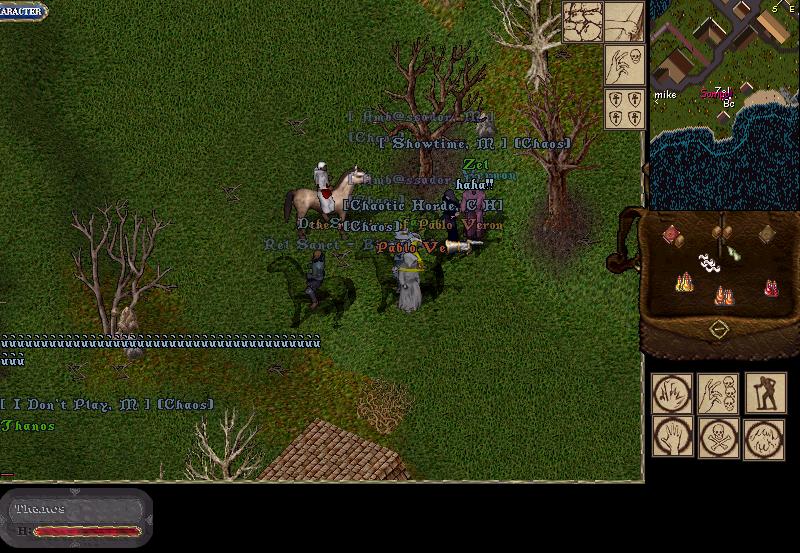Viewport: 800px width, 553px height.
Task: Click the four ankh shields icon
Action: point(624,109)
